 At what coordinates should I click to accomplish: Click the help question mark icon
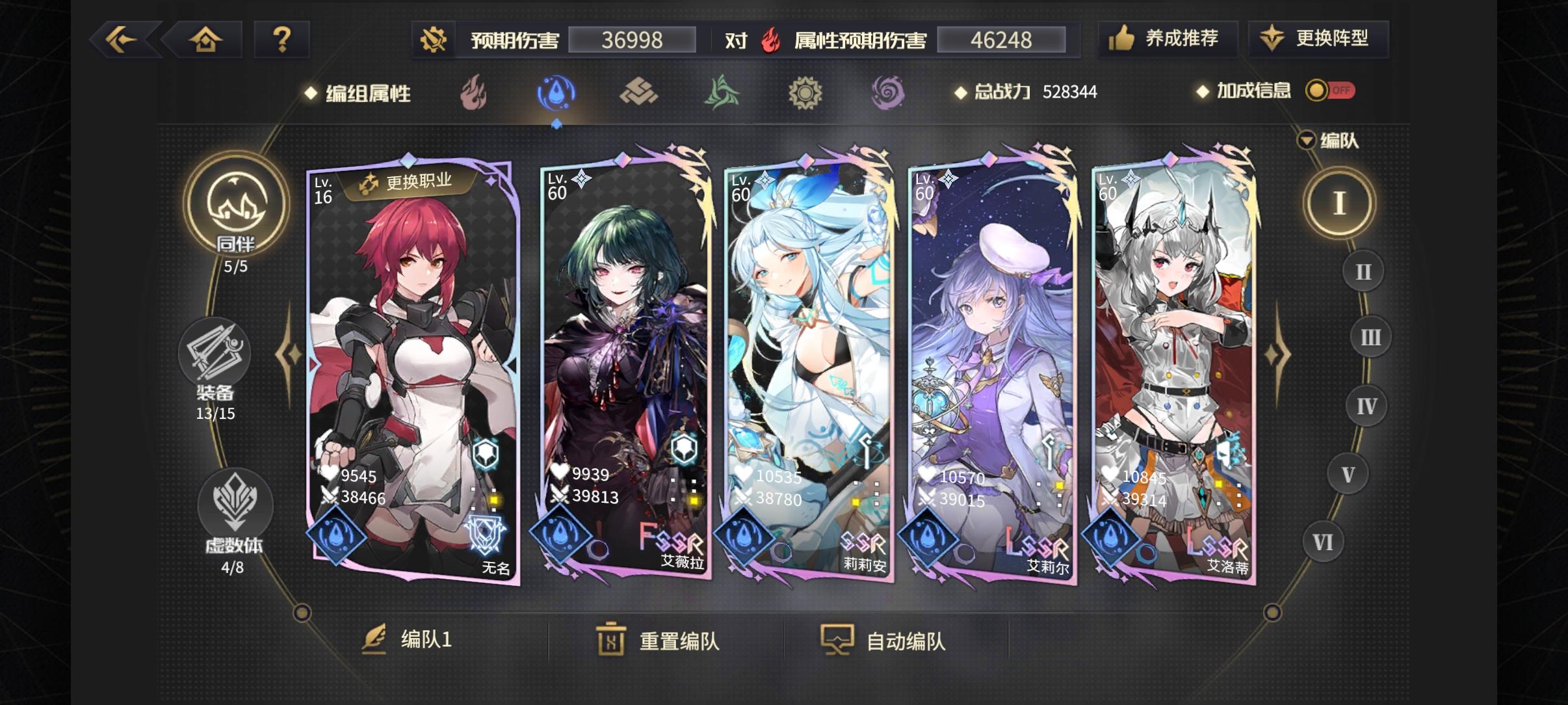[282, 38]
